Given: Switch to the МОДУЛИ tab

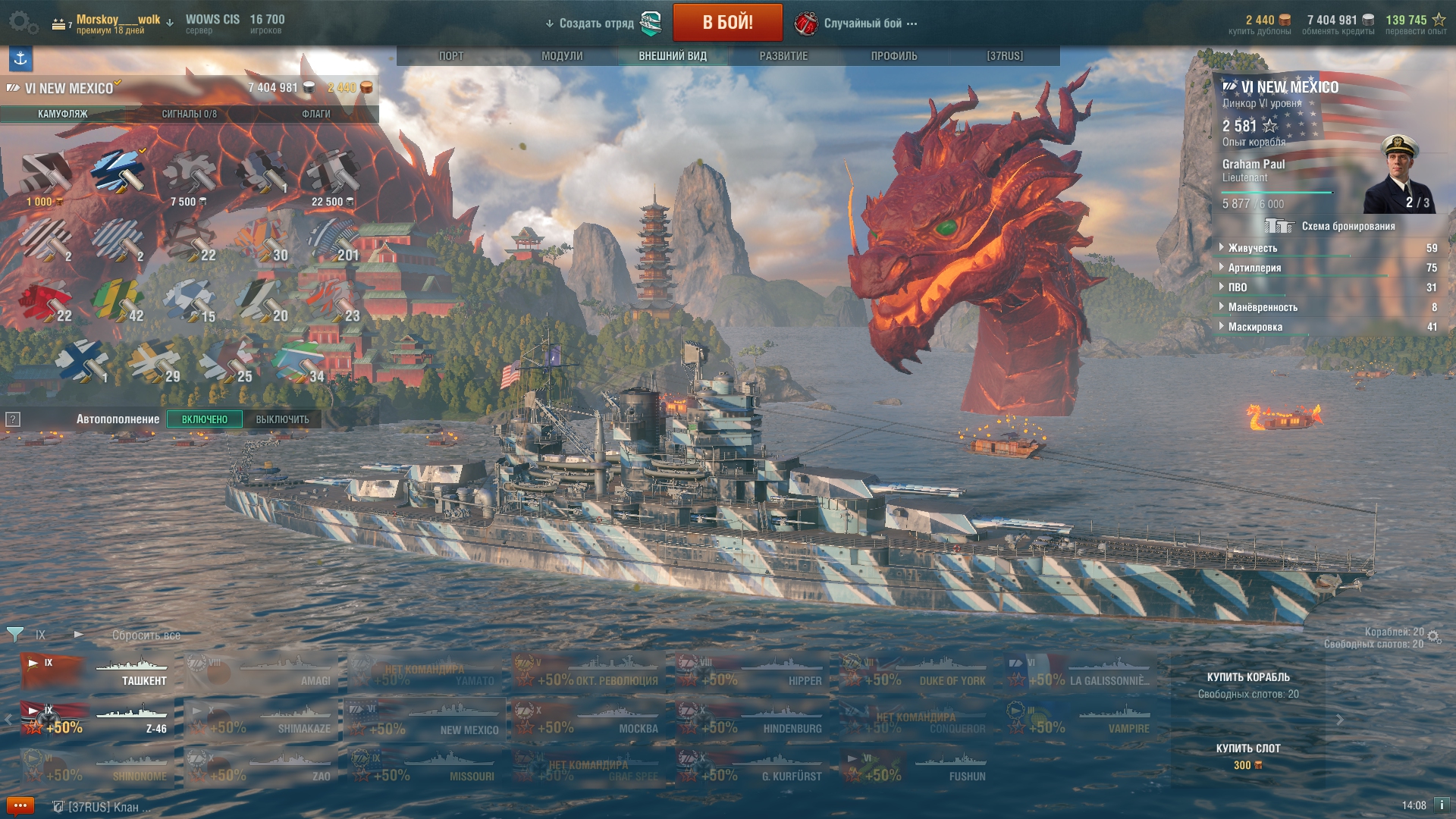Looking at the screenshot, I should 562,56.
